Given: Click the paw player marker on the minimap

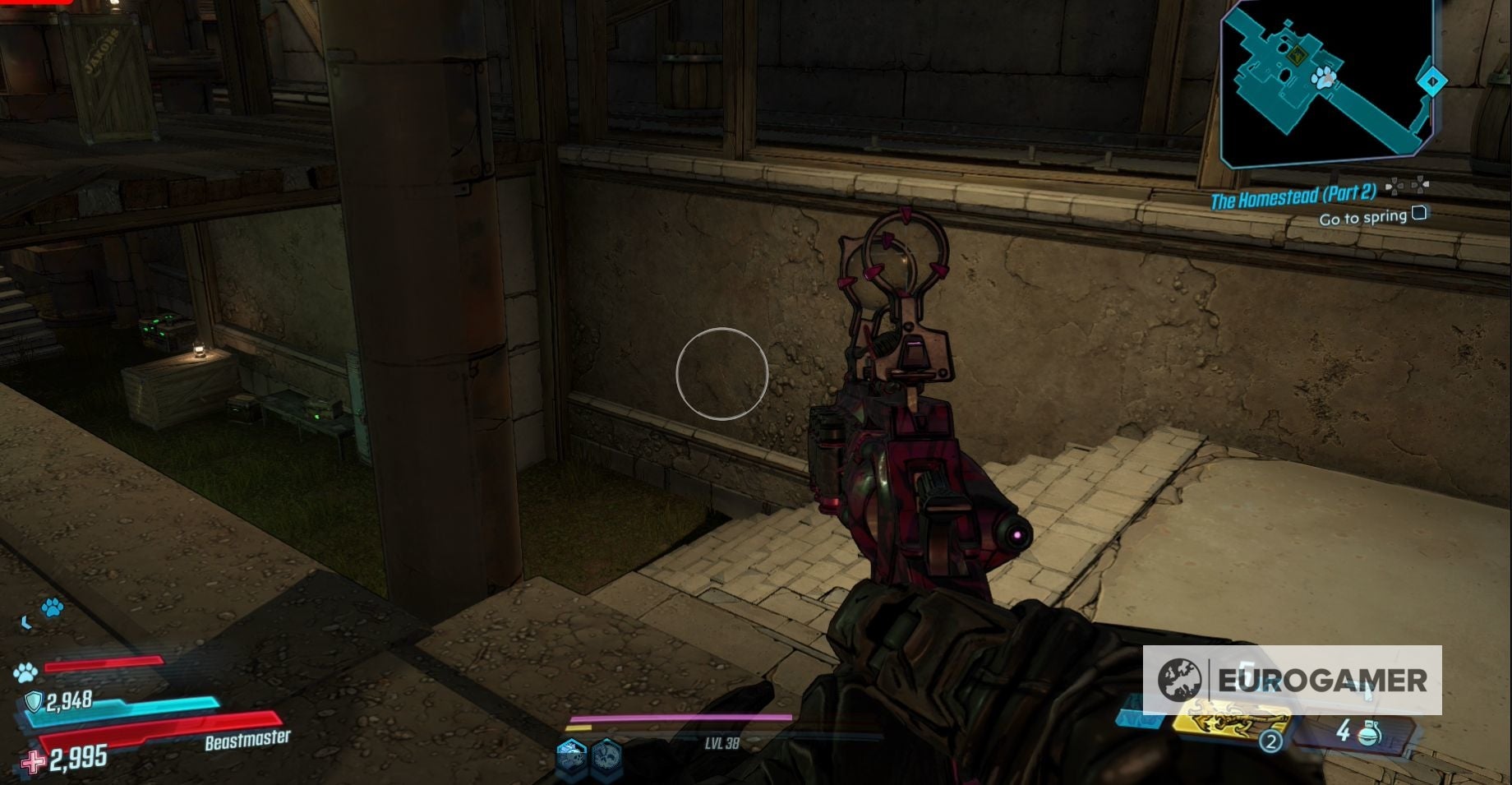Looking at the screenshot, I should click(1324, 79).
